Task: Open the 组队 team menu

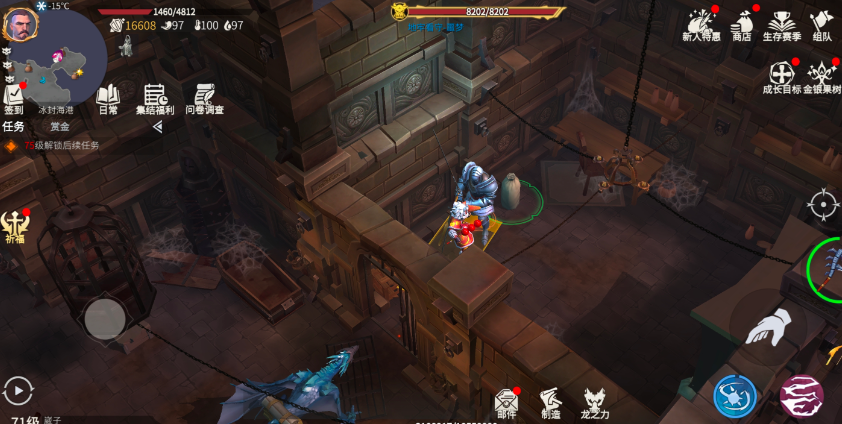Action: (x=821, y=24)
